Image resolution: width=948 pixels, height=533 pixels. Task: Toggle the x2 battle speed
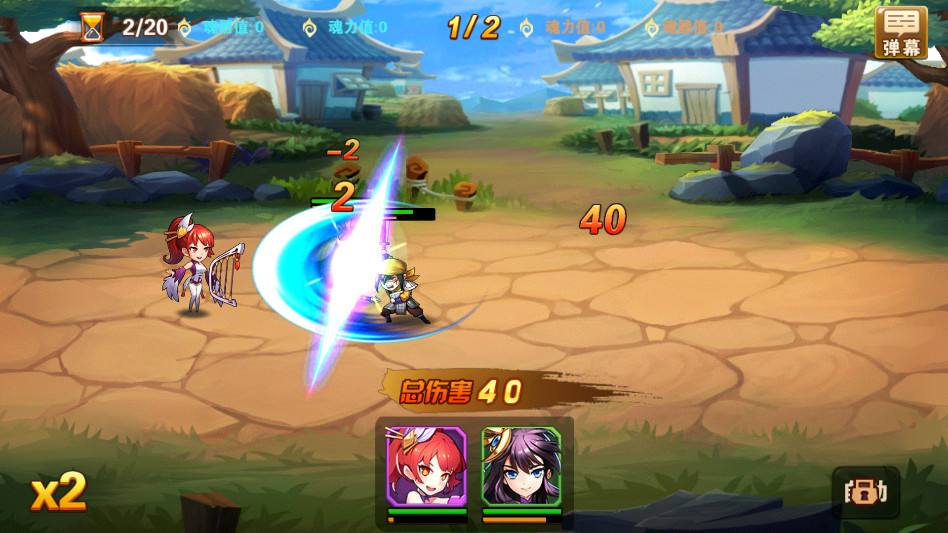58,492
